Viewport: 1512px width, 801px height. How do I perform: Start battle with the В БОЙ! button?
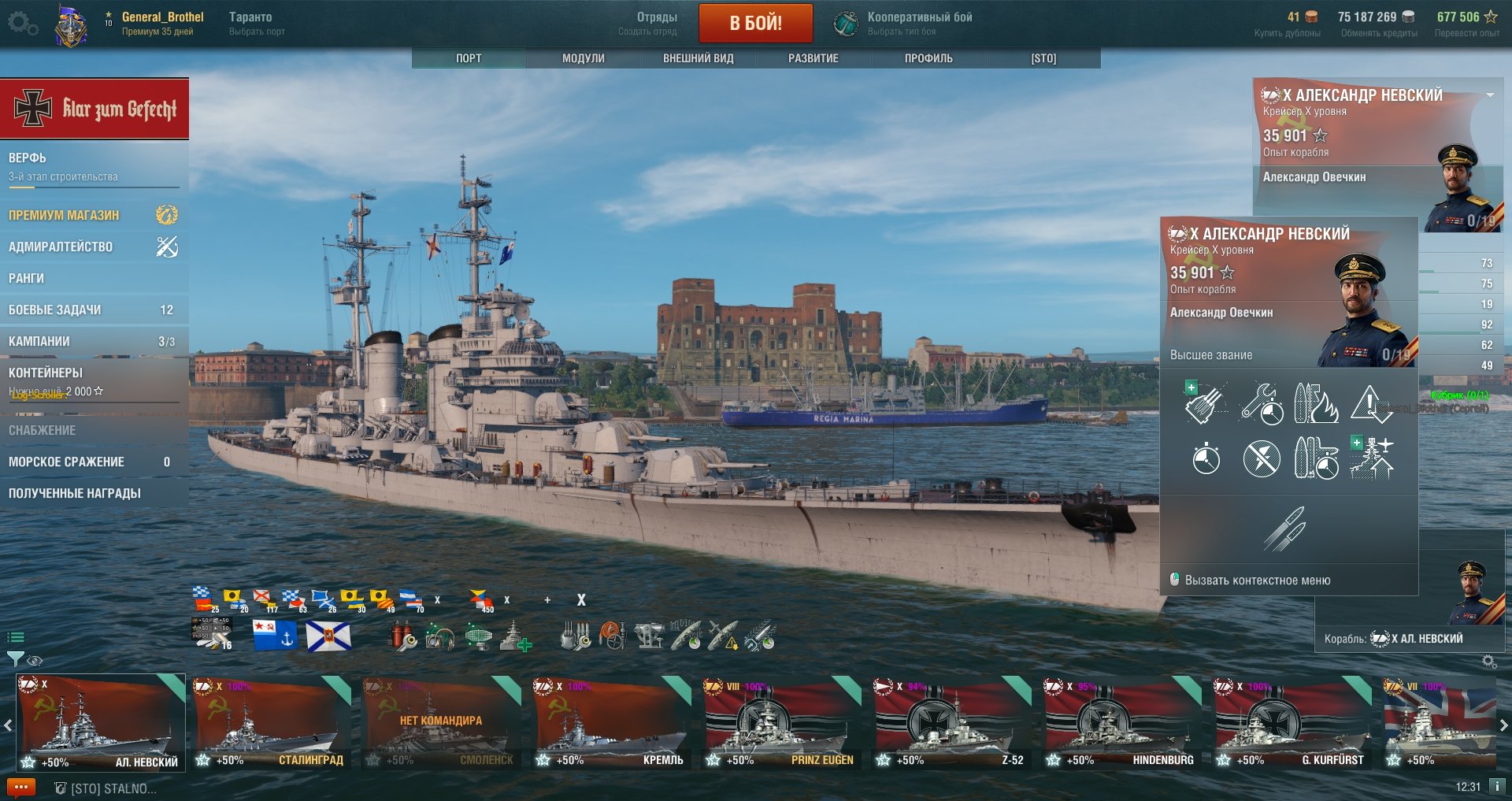coord(755,23)
